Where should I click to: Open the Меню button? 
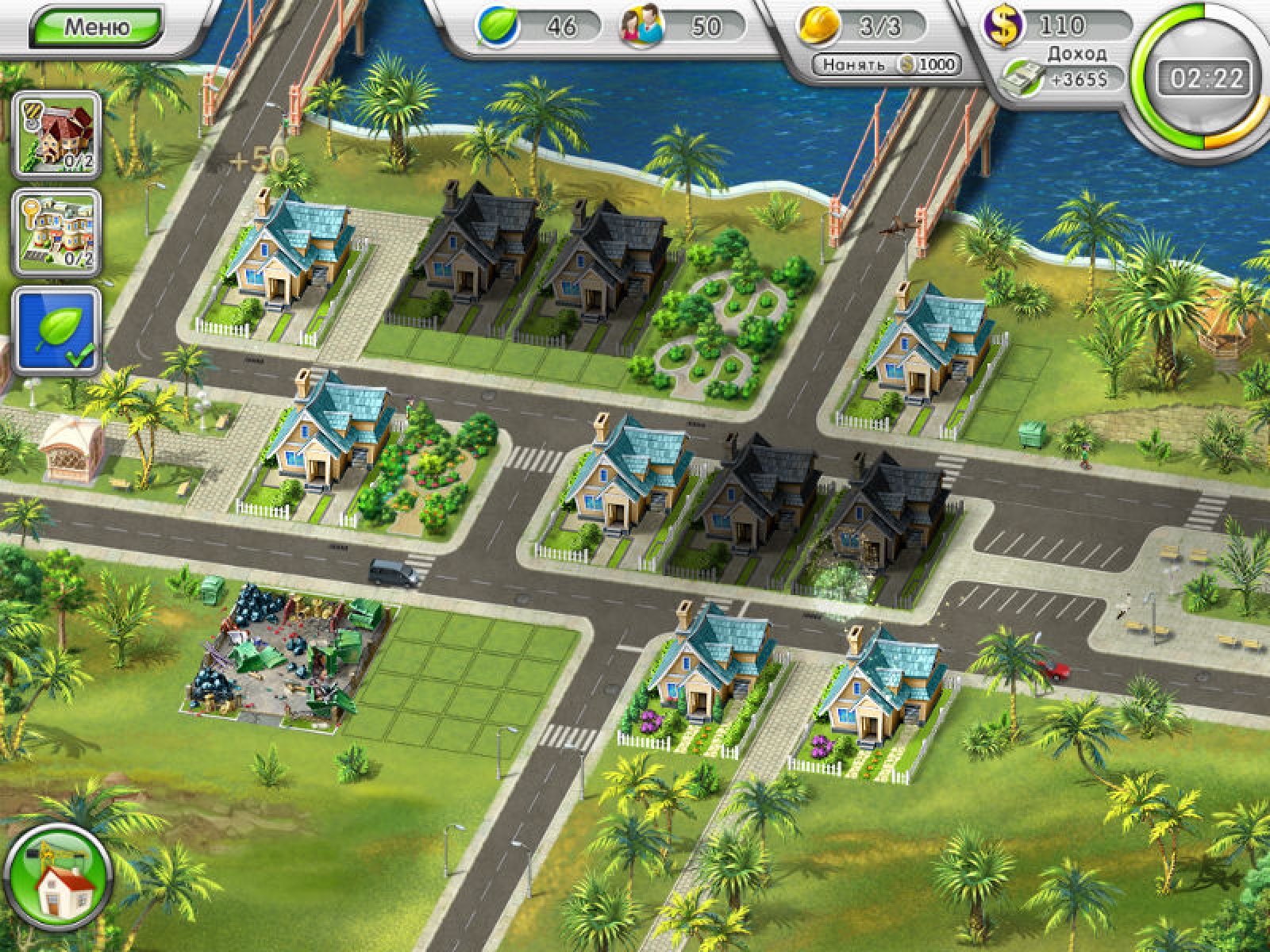click(96, 27)
